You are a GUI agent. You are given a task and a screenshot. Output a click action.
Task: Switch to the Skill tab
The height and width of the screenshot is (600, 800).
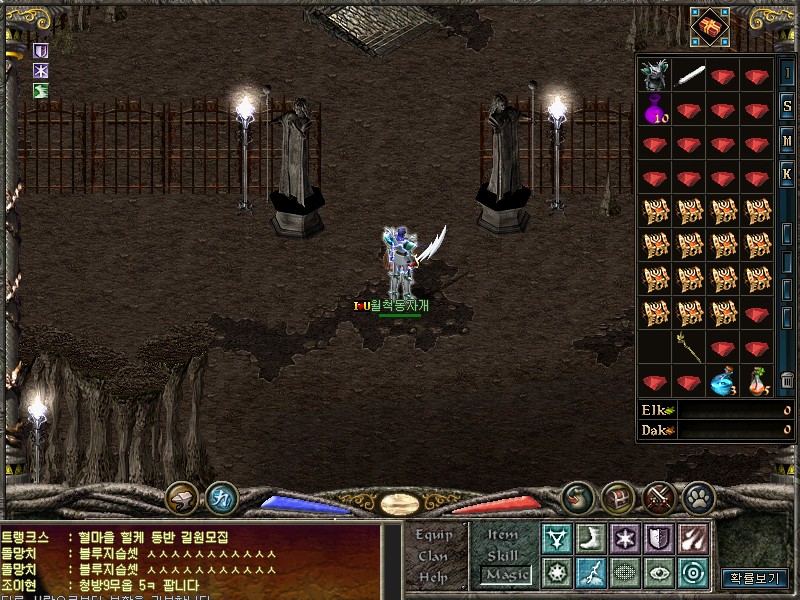click(503, 555)
